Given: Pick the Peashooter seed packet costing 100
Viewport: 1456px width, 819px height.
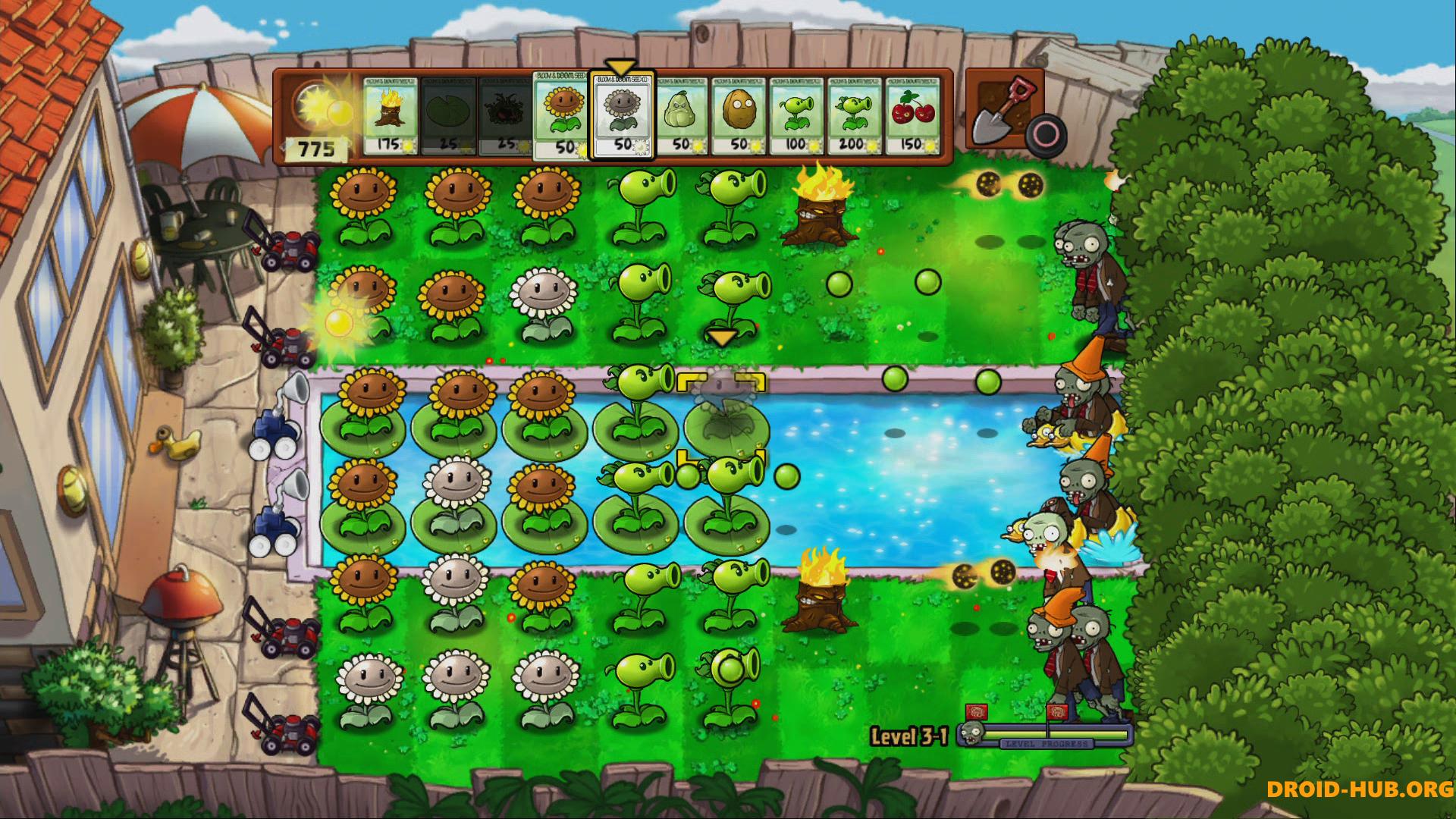Looking at the screenshot, I should point(795,115).
